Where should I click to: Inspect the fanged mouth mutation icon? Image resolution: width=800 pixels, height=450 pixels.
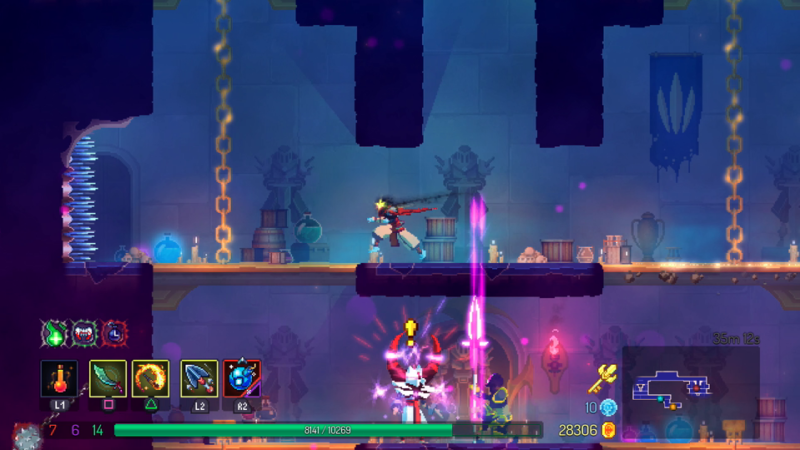coord(84,333)
